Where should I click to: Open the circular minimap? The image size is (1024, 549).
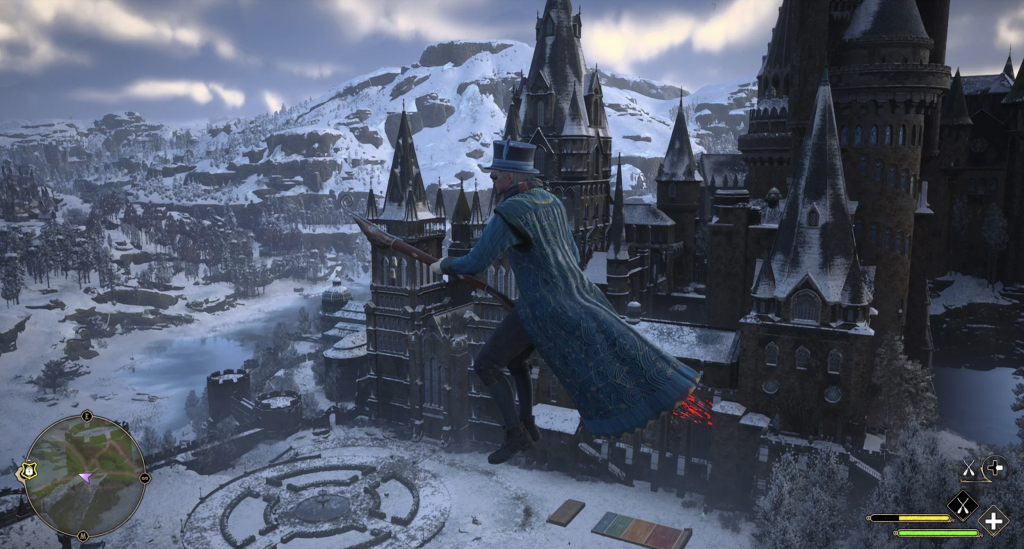pos(85,476)
